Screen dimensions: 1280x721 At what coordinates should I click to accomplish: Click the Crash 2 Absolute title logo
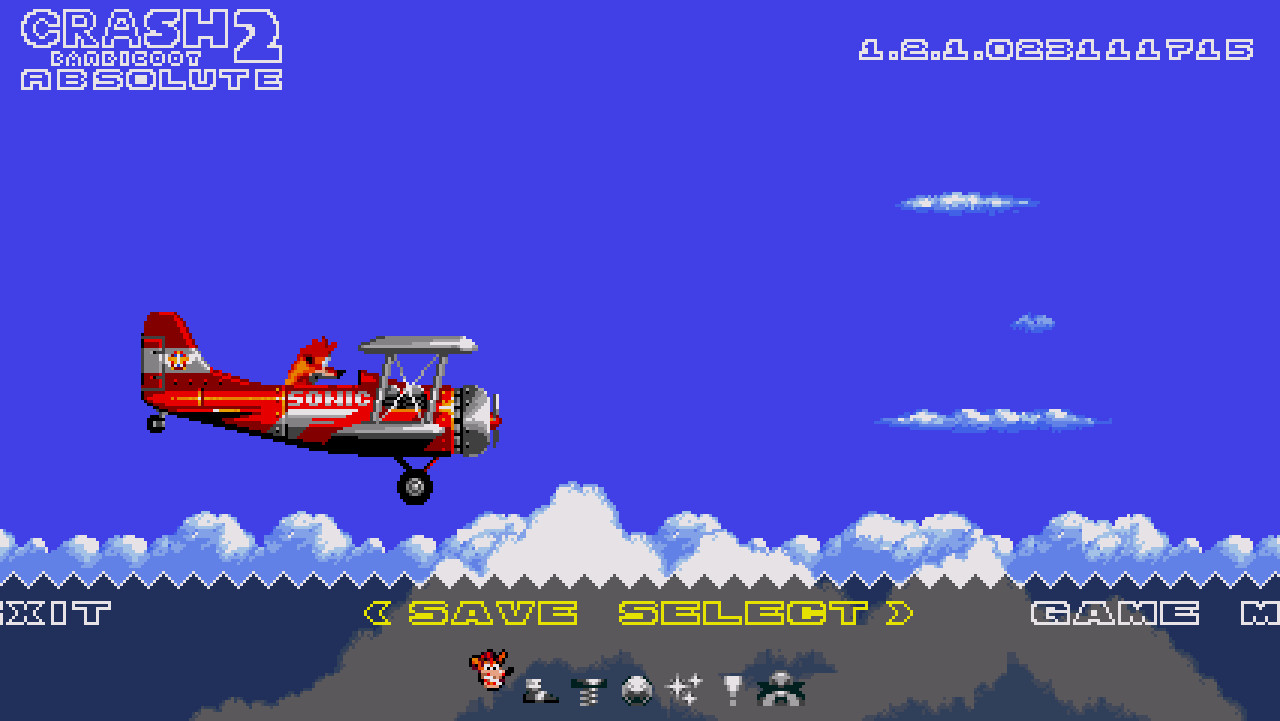point(150,50)
